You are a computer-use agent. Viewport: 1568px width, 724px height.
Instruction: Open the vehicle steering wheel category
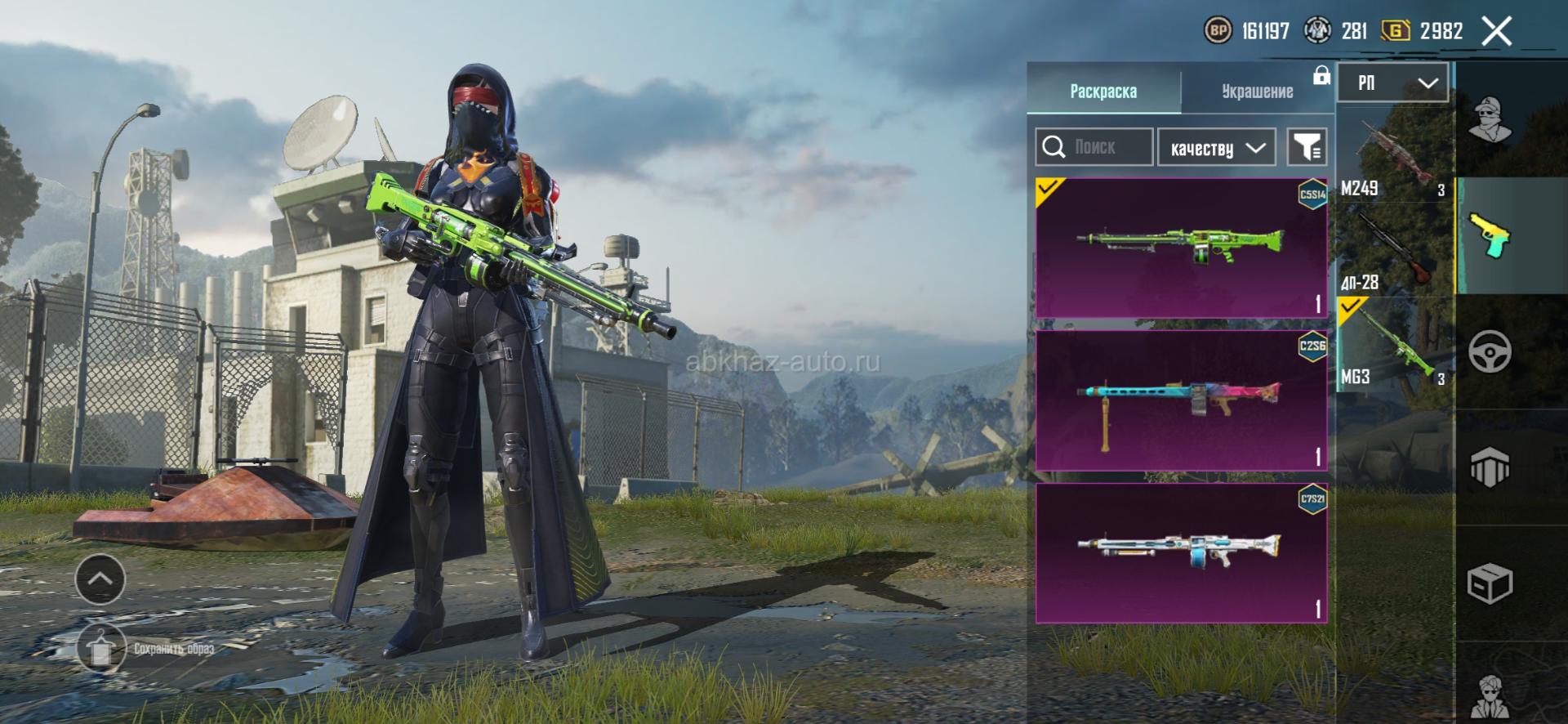[x=1490, y=352]
